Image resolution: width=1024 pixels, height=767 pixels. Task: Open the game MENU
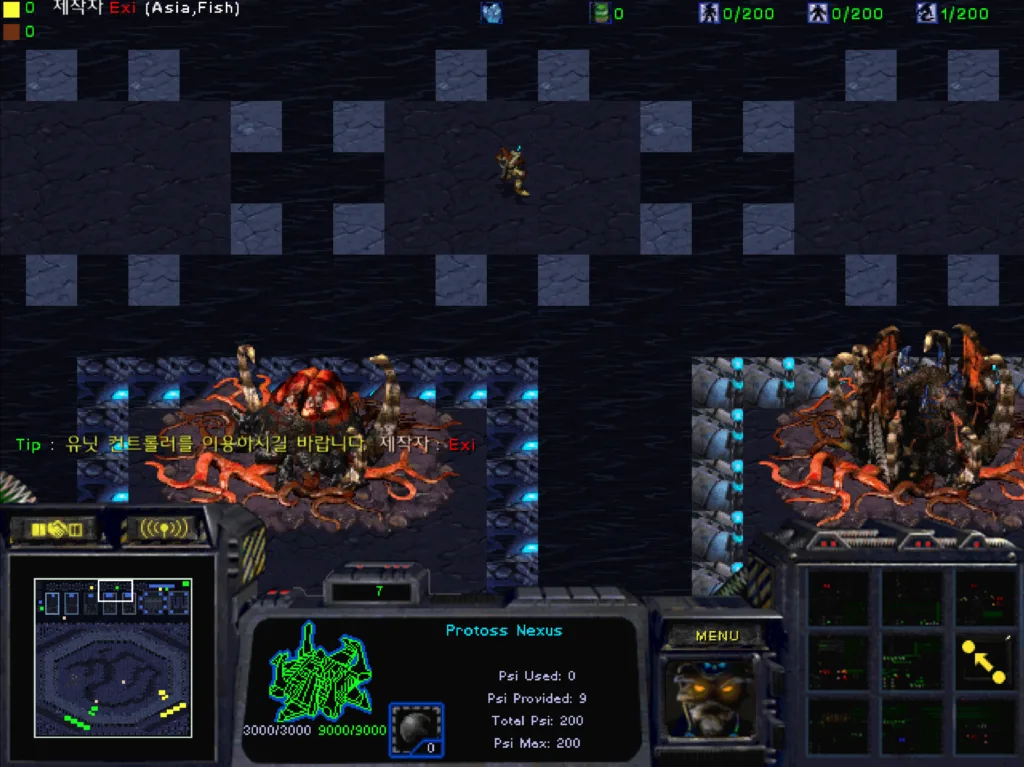coord(716,636)
